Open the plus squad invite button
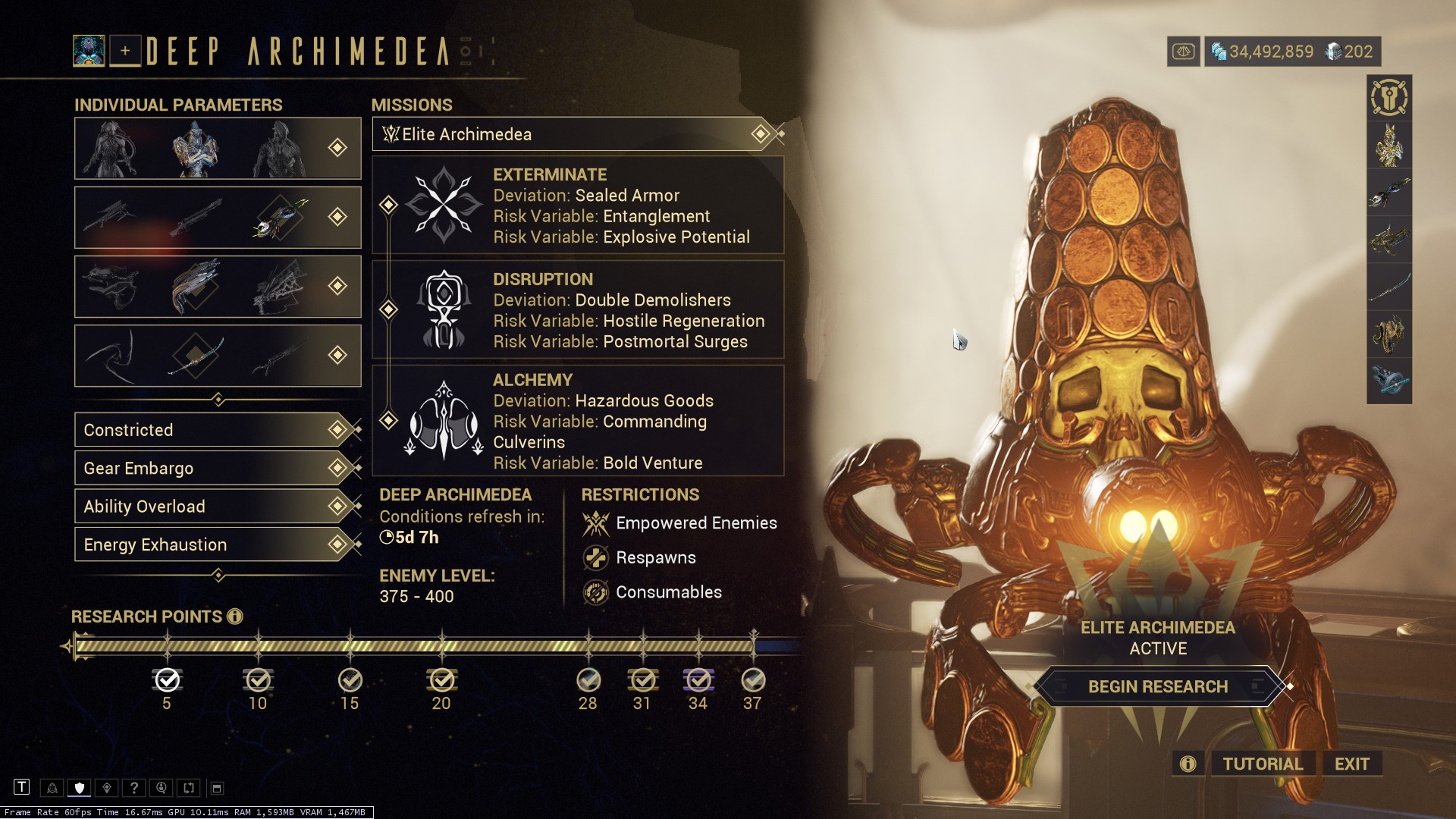This screenshot has width=1456, height=819. click(x=125, y=51)
